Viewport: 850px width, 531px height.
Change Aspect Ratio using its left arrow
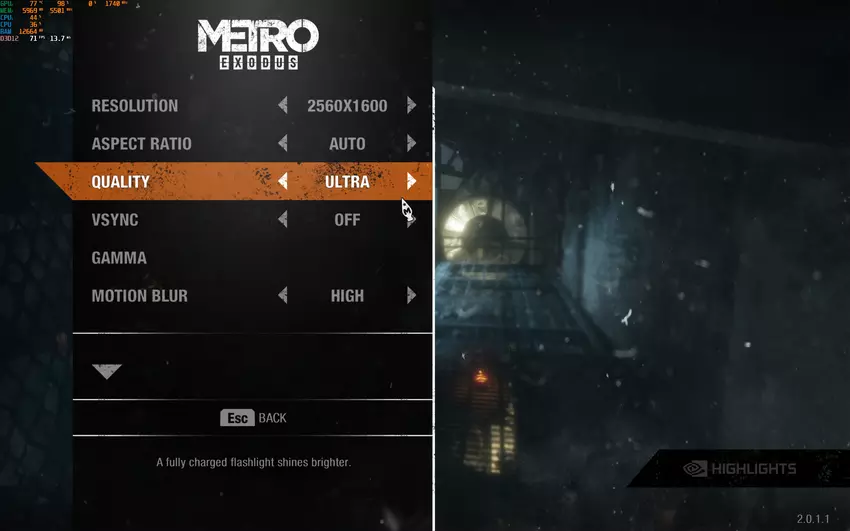[283, 144]
